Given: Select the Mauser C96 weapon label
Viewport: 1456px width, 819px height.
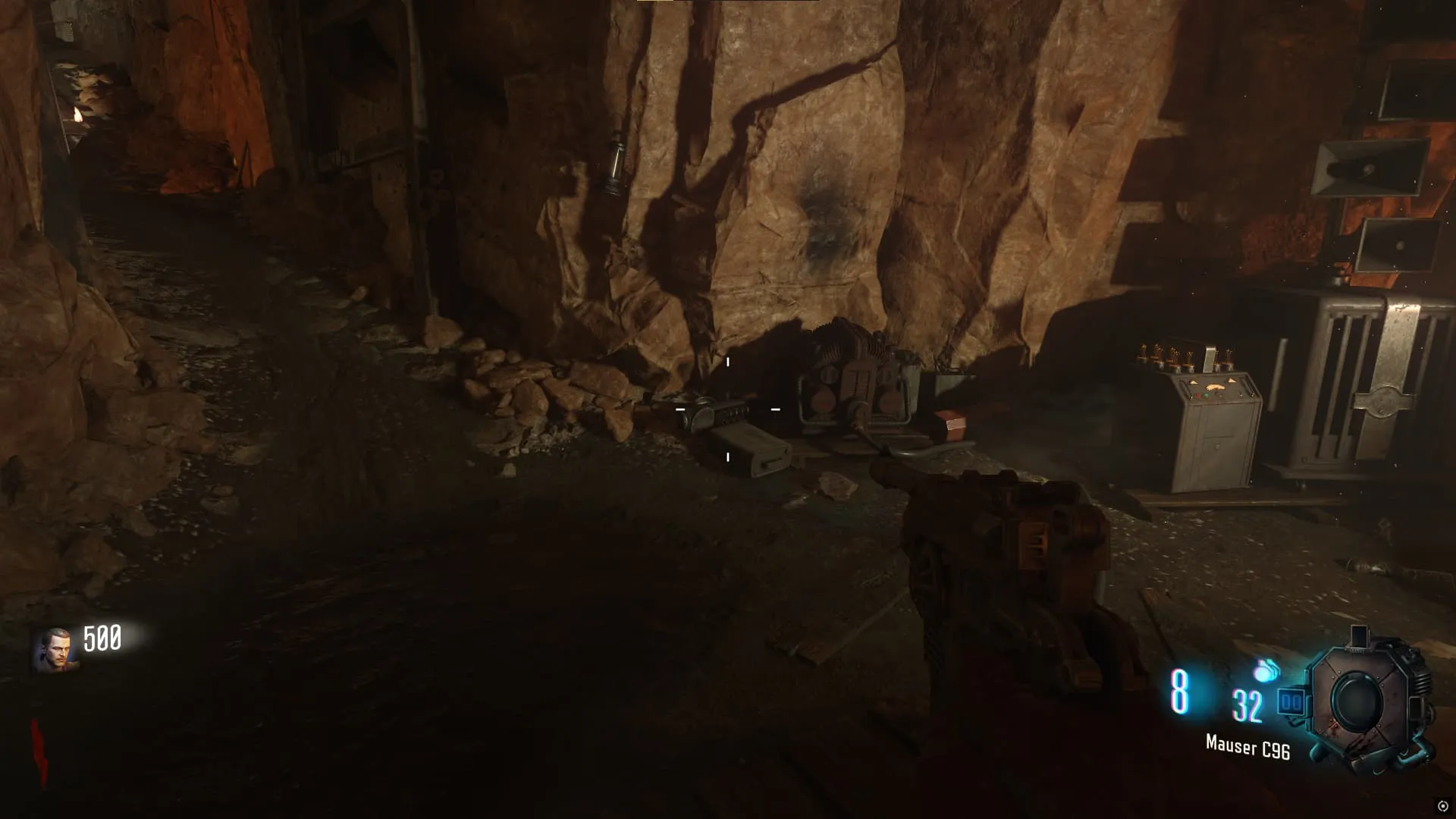Looking at the screenshot, I should [1247, 748].
